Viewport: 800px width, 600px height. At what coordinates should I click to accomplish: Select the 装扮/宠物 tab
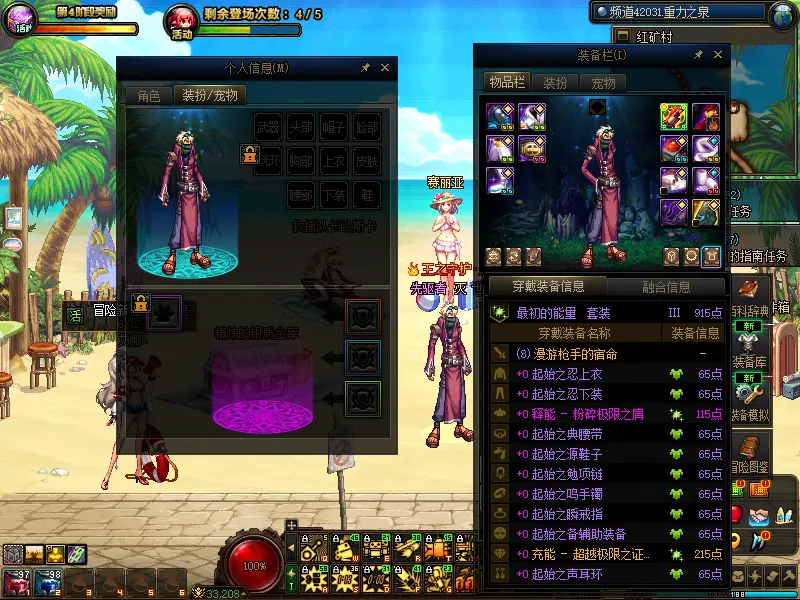tap(209, 96)
